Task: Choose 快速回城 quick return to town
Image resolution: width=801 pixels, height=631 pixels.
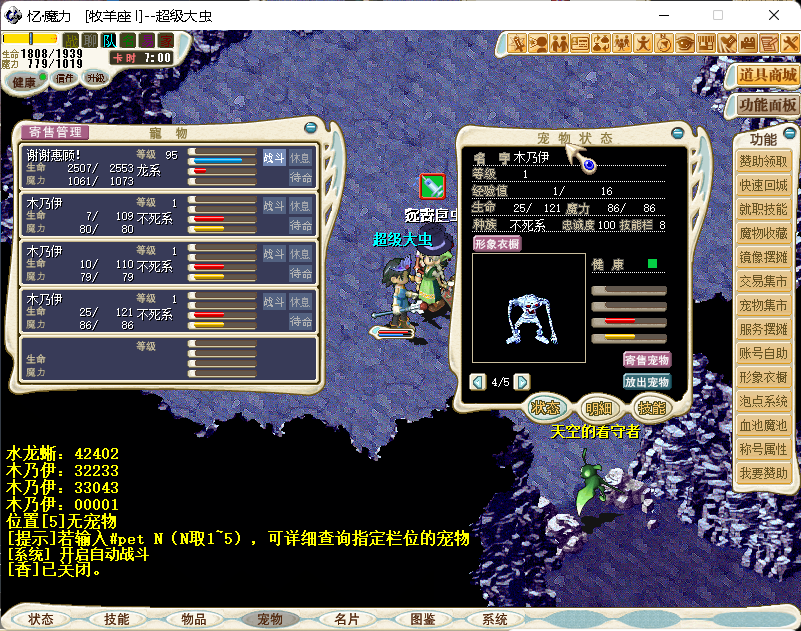Action: pos(764,186)
